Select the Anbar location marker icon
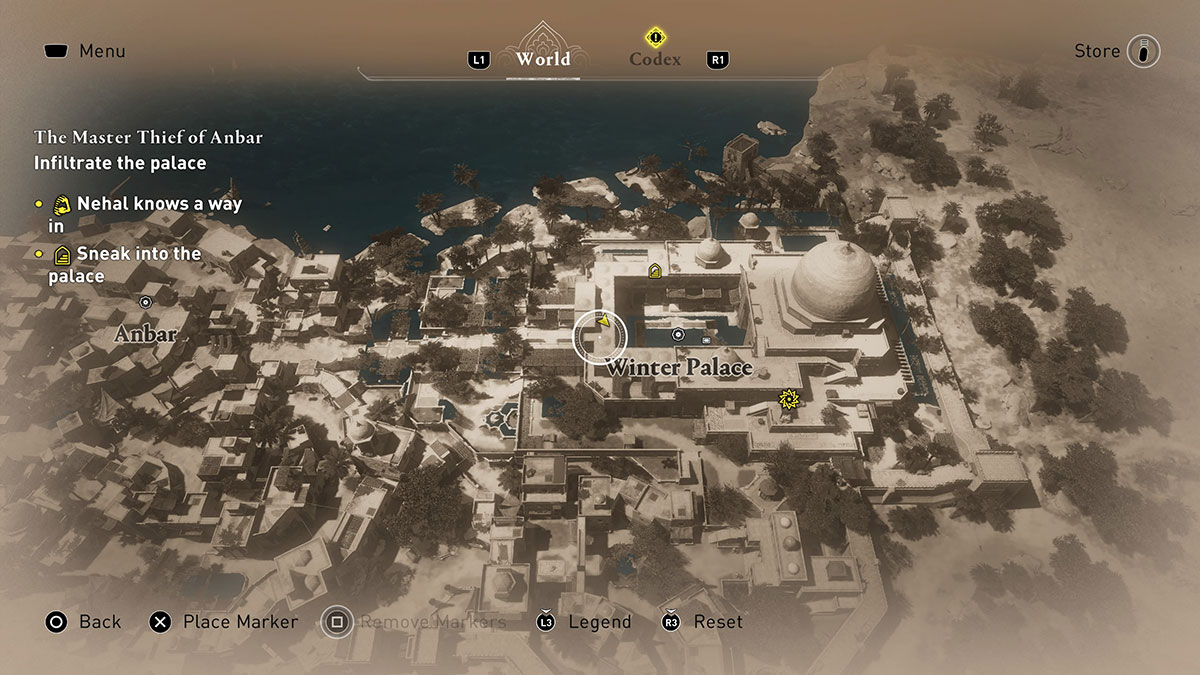Viewport: 1200px width, 675px height. coord(145,301)
